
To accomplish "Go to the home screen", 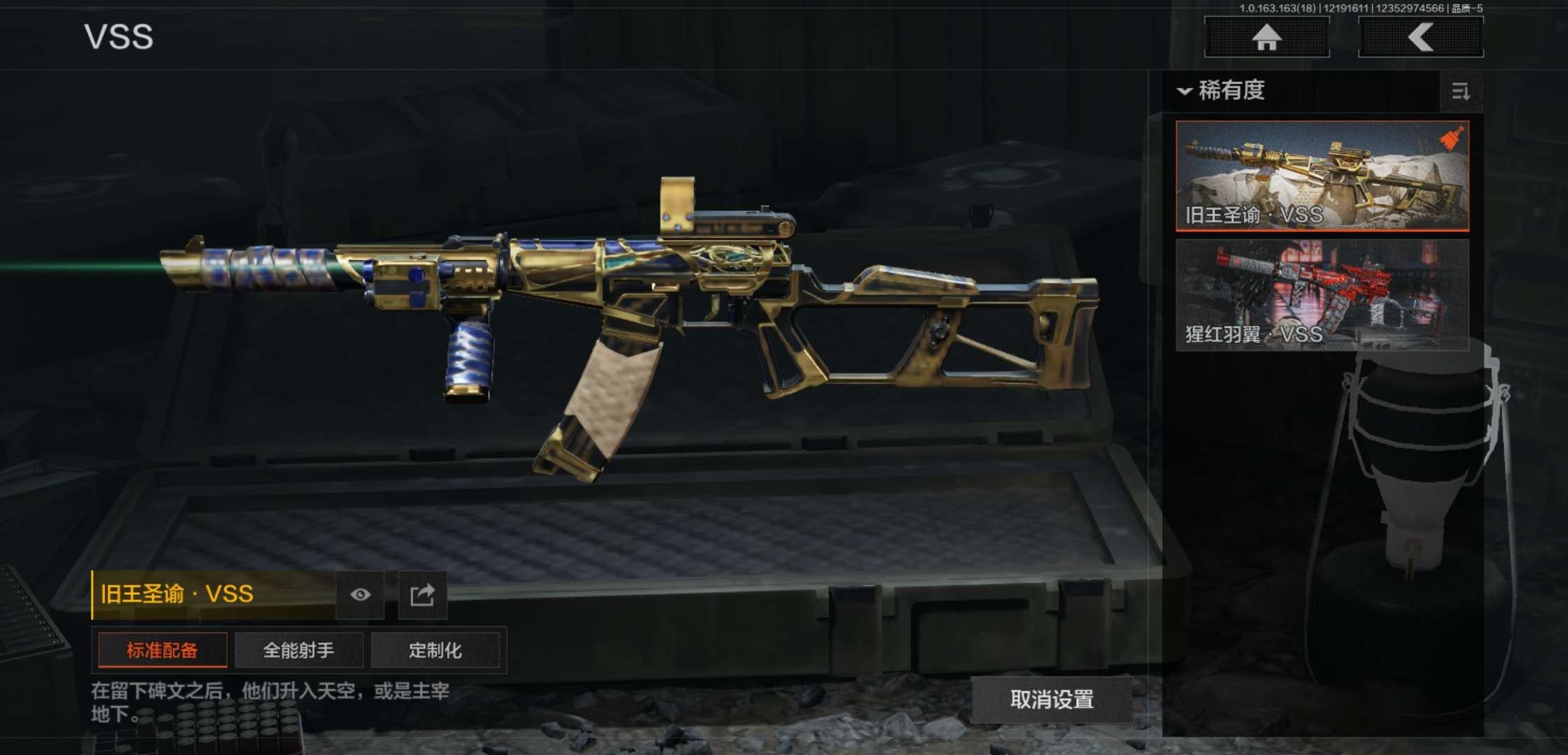I will pos(1266,37).
